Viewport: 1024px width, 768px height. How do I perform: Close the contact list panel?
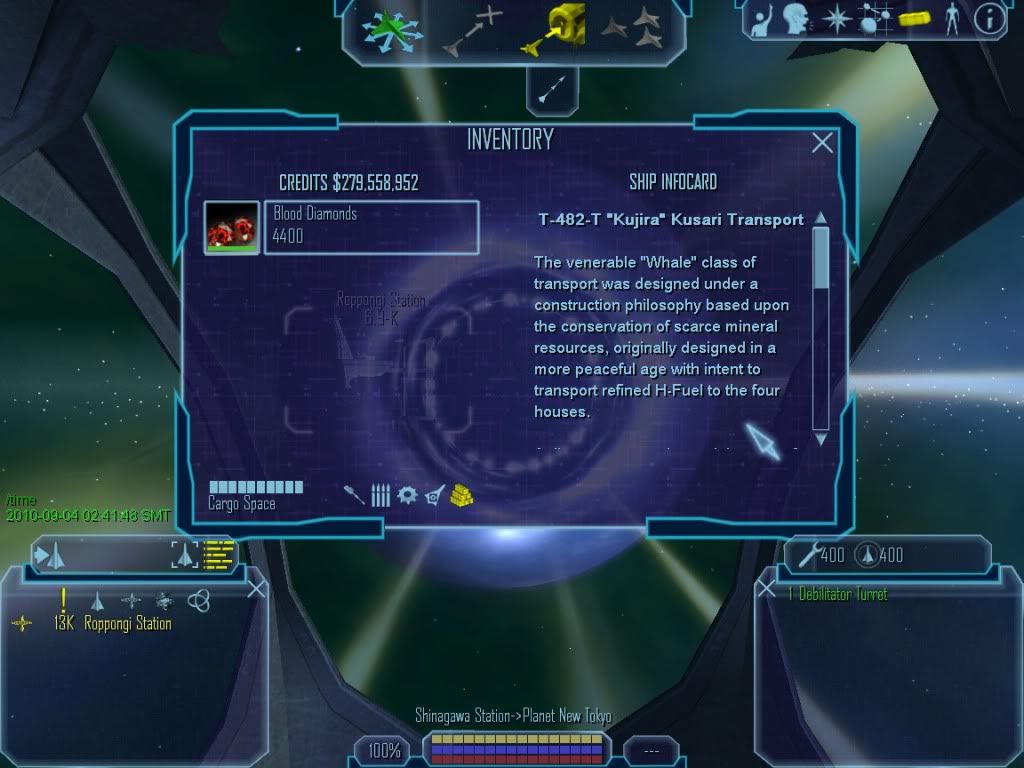(x=256, y=589)
